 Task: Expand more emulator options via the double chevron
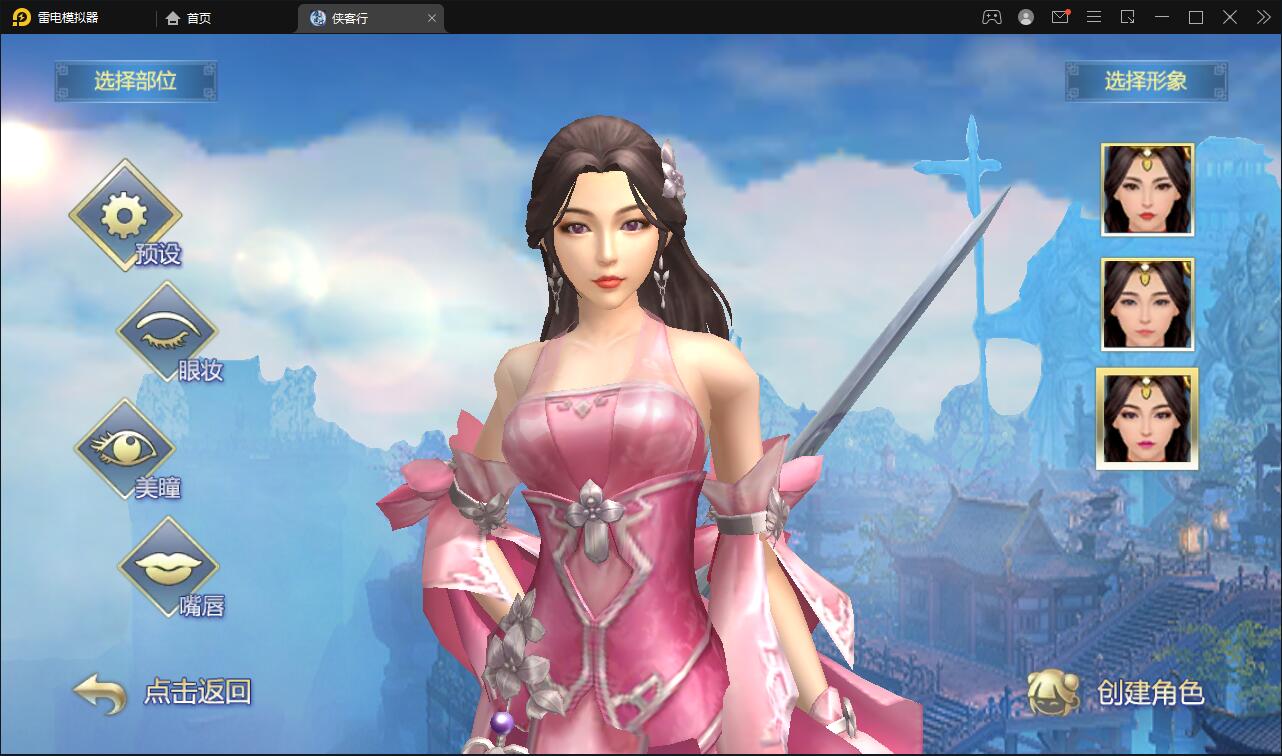[x=1262, y=17]
